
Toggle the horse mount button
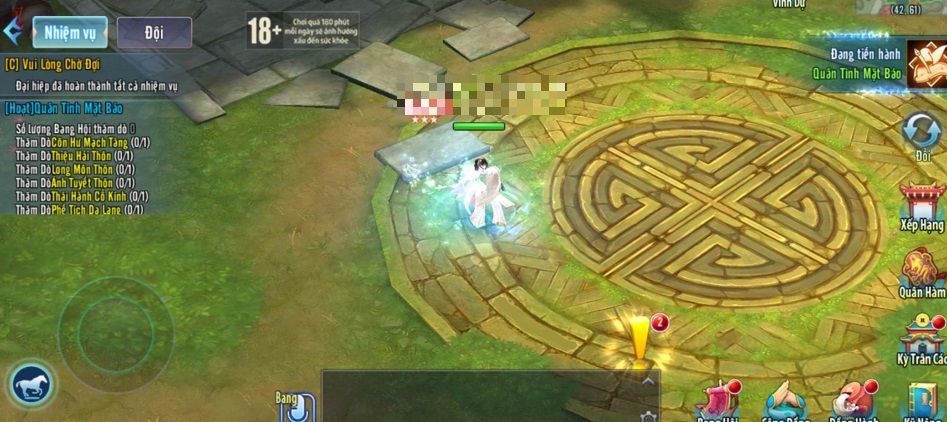pos(33,384)
